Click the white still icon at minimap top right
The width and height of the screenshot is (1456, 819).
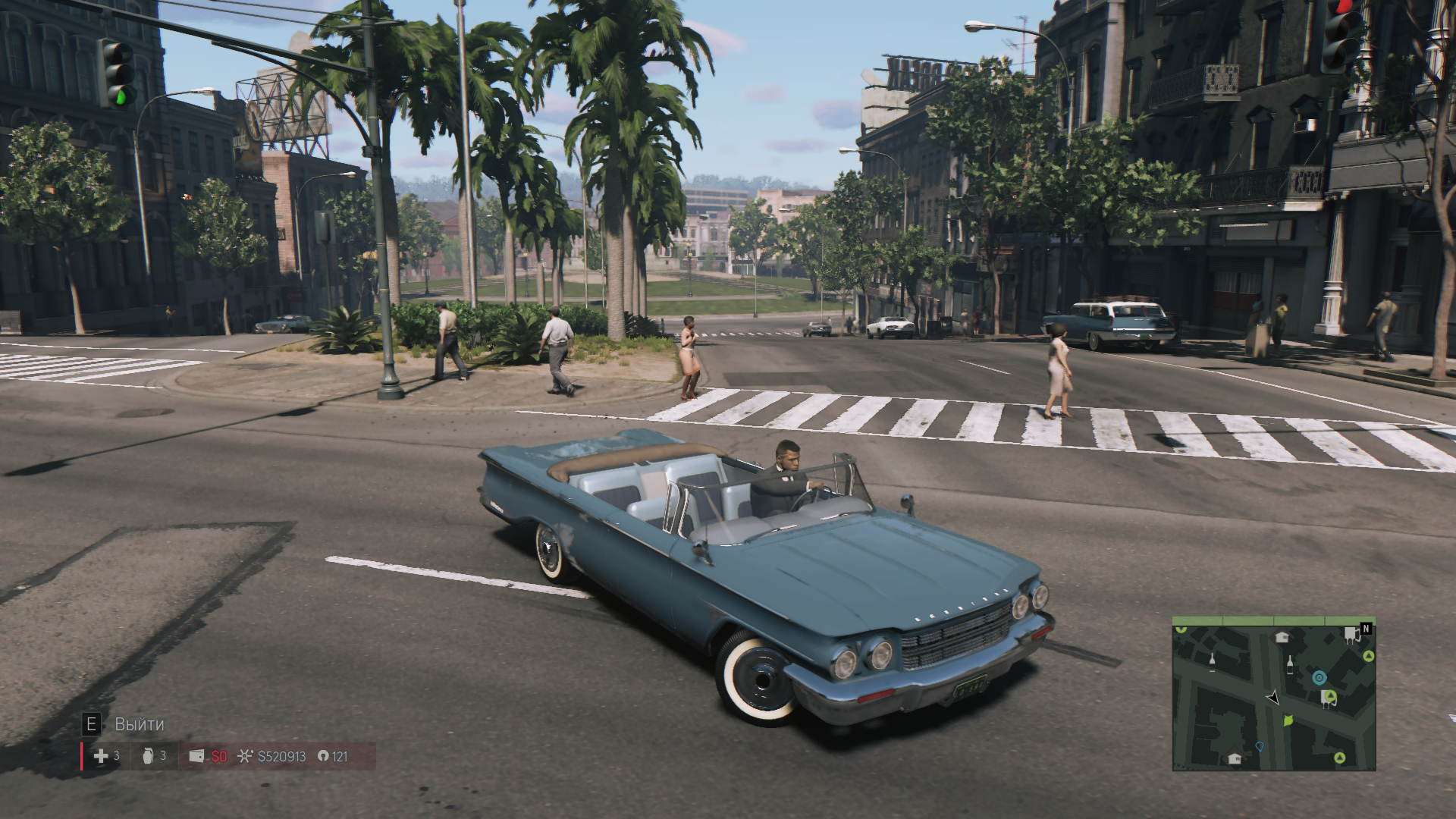tap(1351, 636)
